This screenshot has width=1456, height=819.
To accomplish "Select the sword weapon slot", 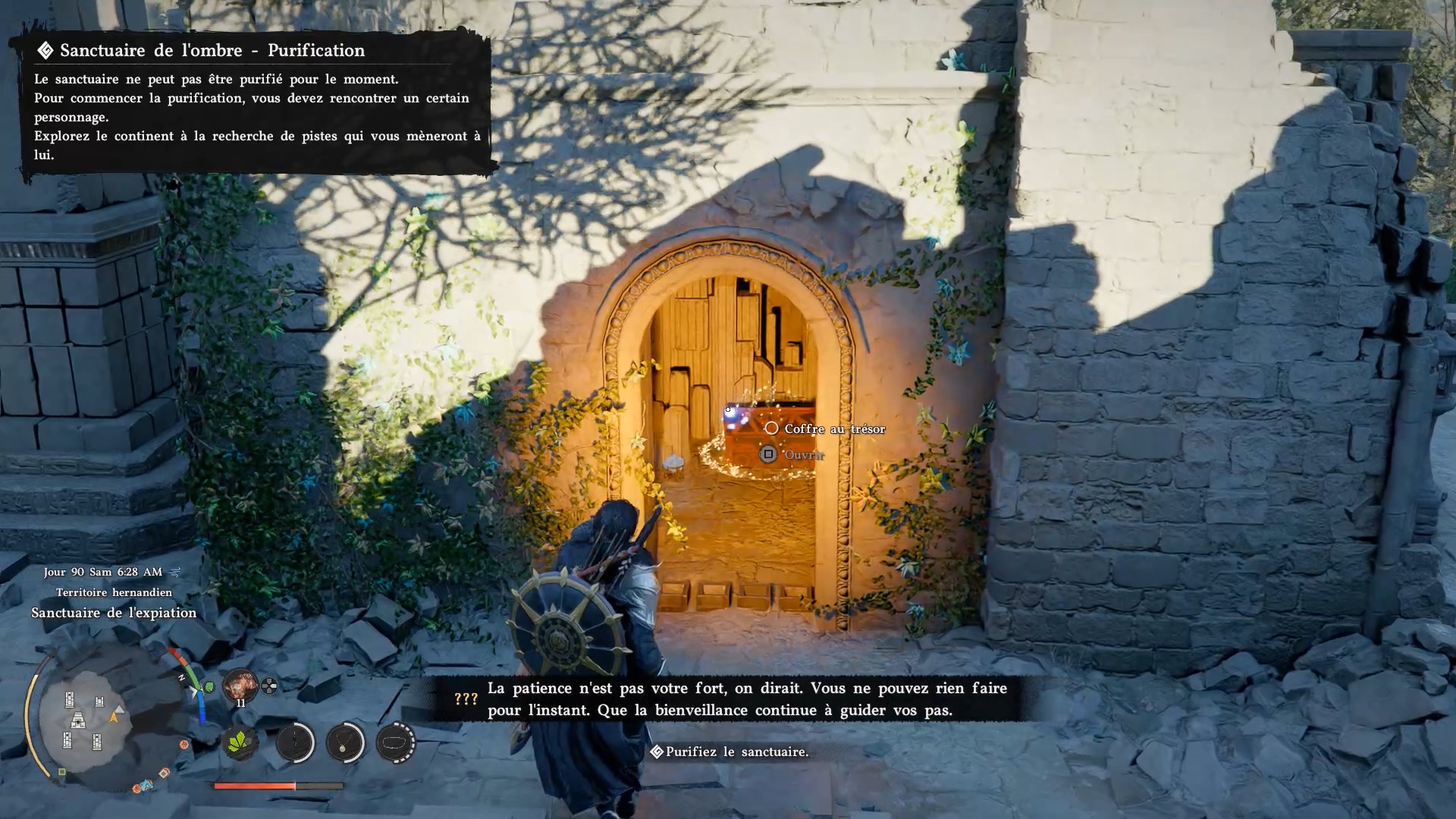I will [x=295, y=742].
